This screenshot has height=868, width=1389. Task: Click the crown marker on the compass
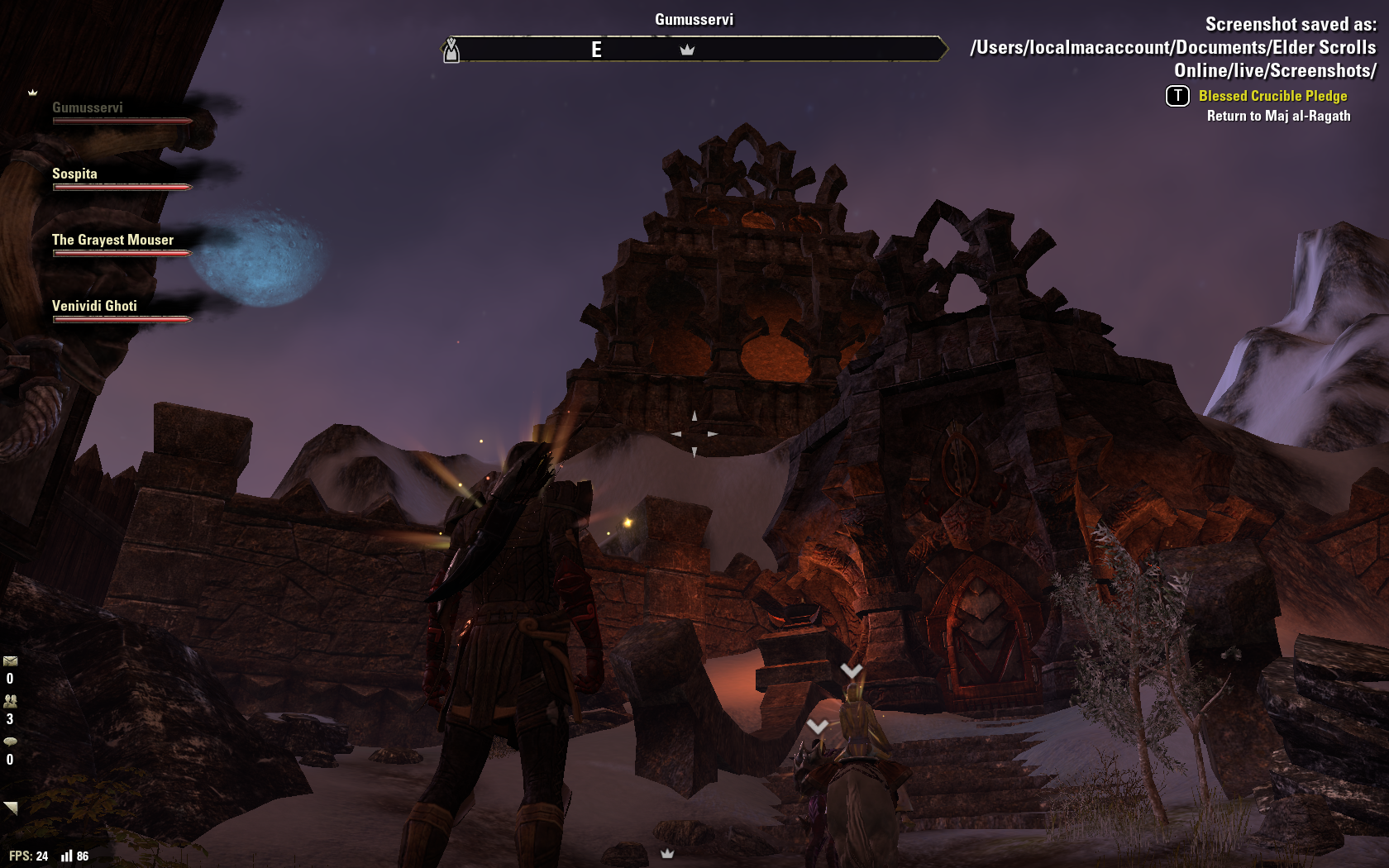687,50
